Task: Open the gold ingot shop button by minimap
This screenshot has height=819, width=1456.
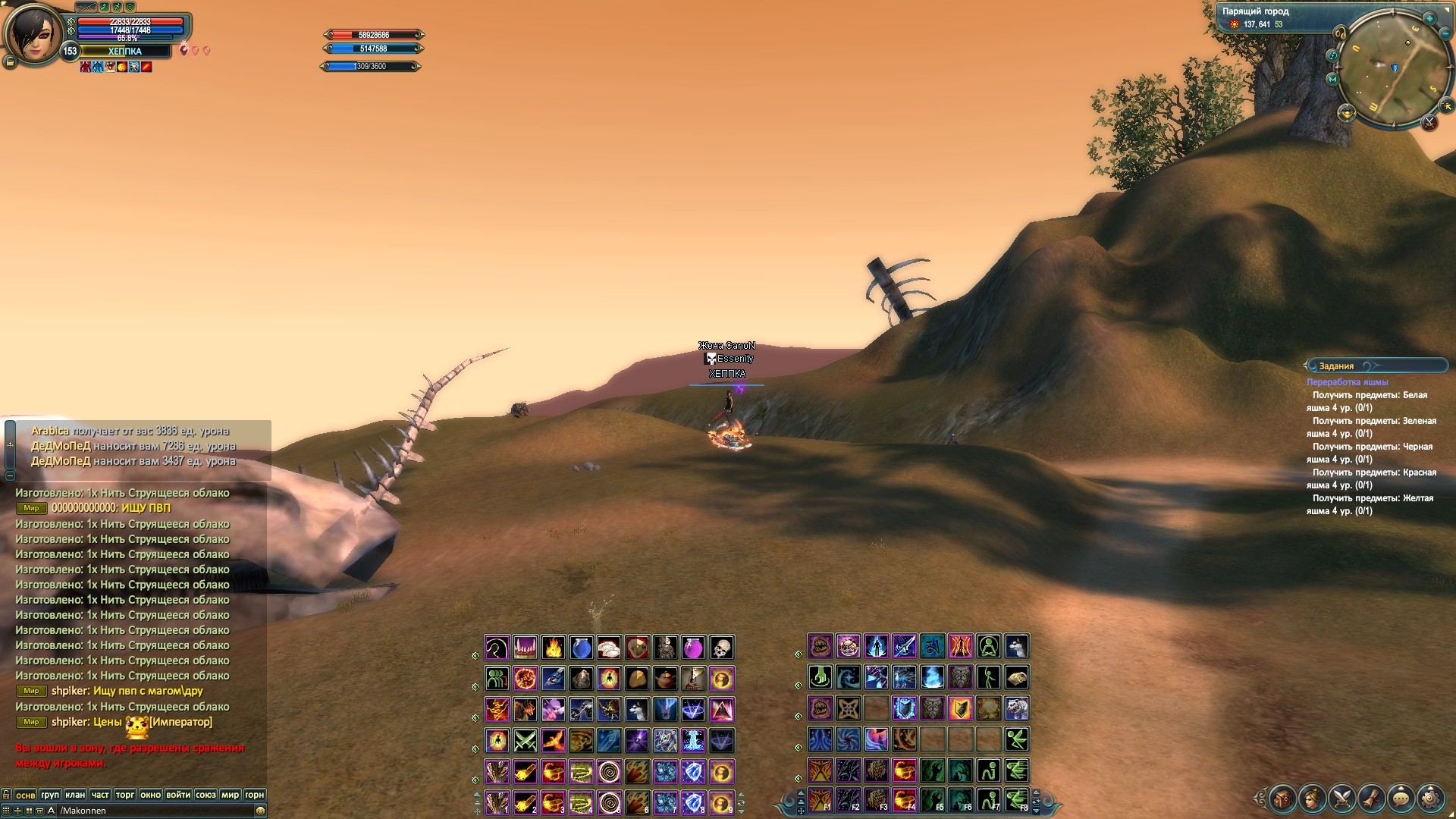Action: [x=1347, y=114]
